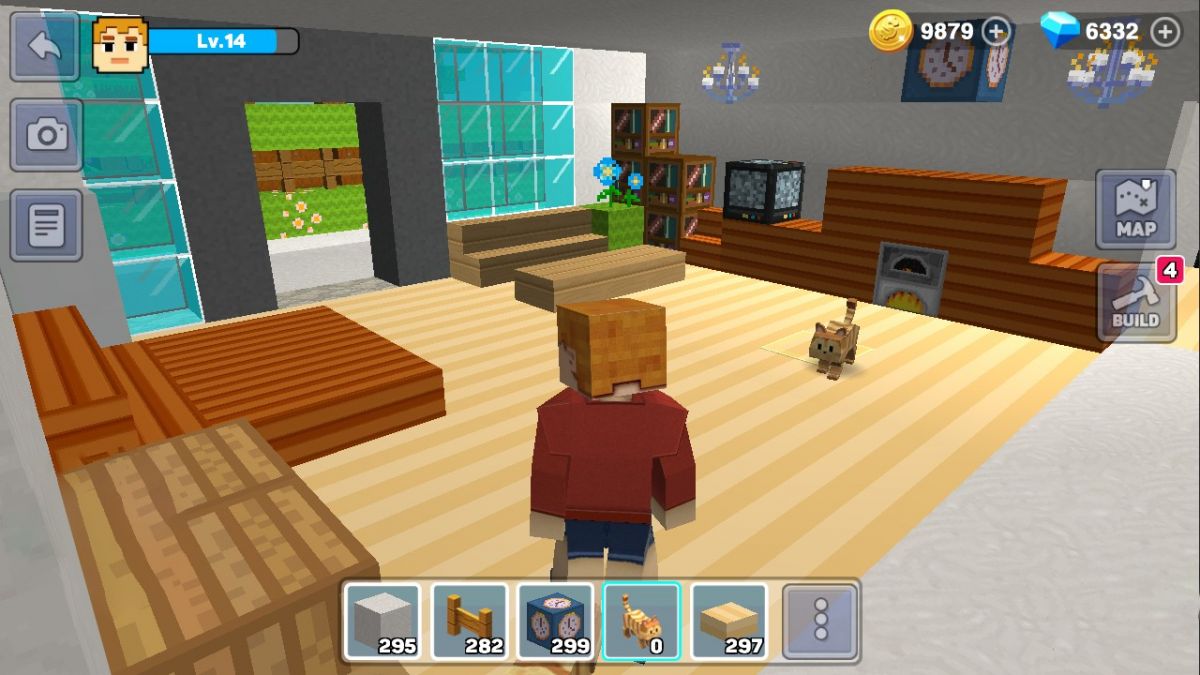Select the wooden plank slab slot
The width and height of the screenshot is (1200, 675).
(729, 621)
